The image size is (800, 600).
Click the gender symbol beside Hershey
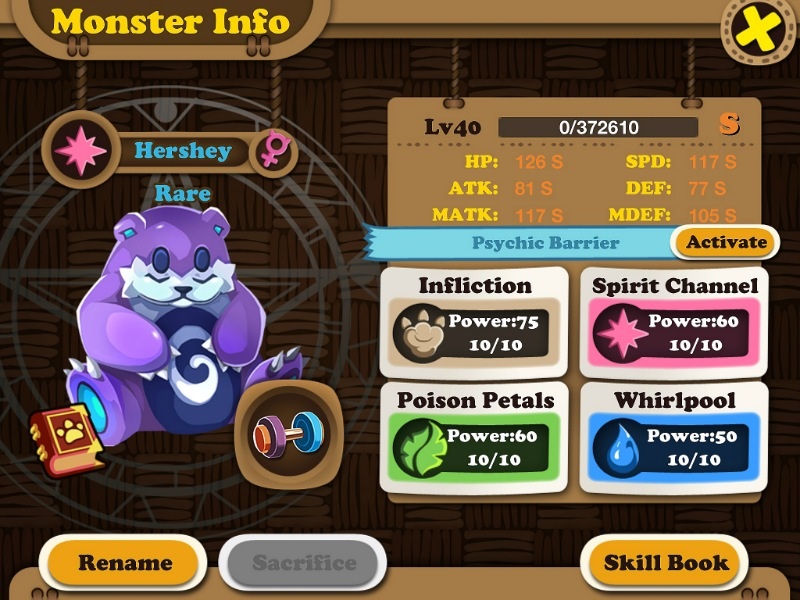(x=272, y=152)
